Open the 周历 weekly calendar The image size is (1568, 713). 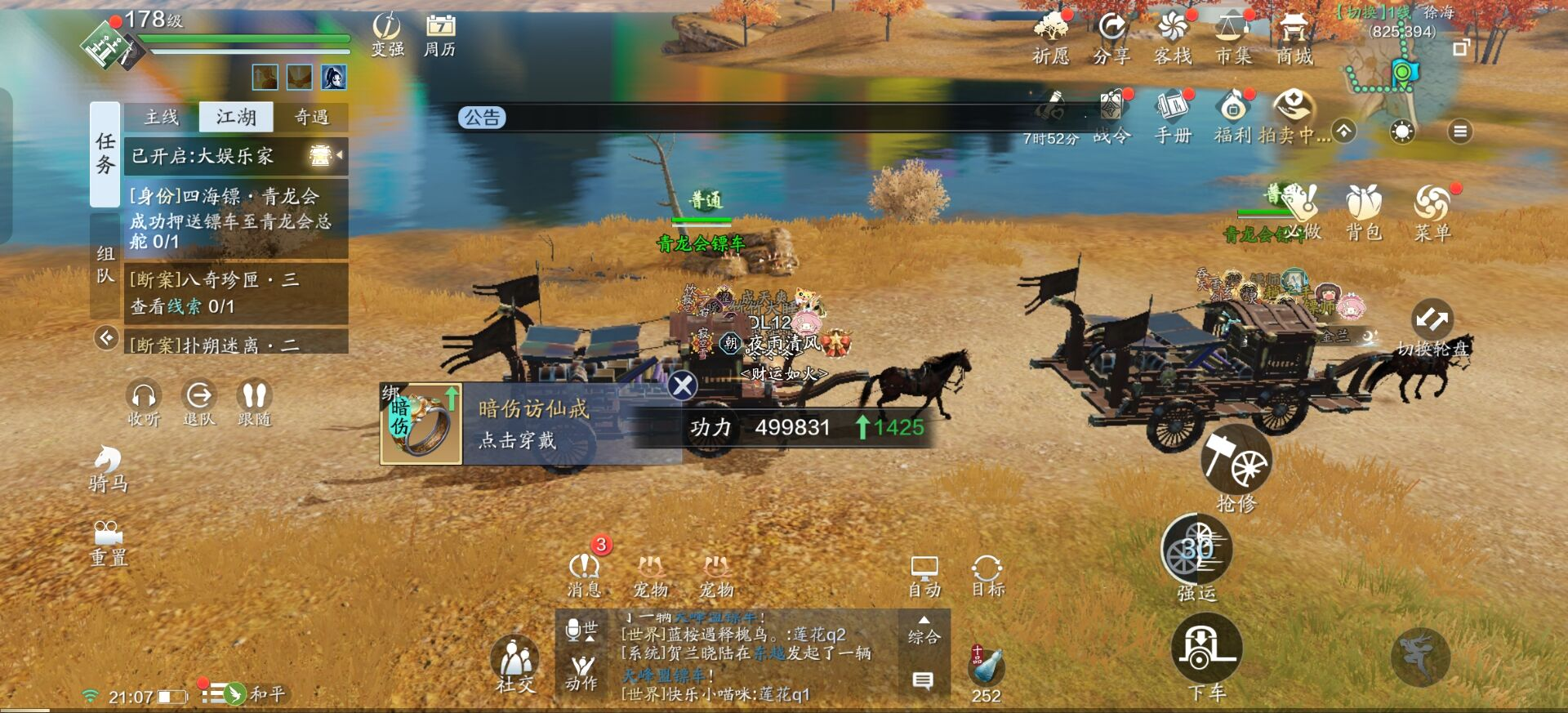tap(439, 34)
